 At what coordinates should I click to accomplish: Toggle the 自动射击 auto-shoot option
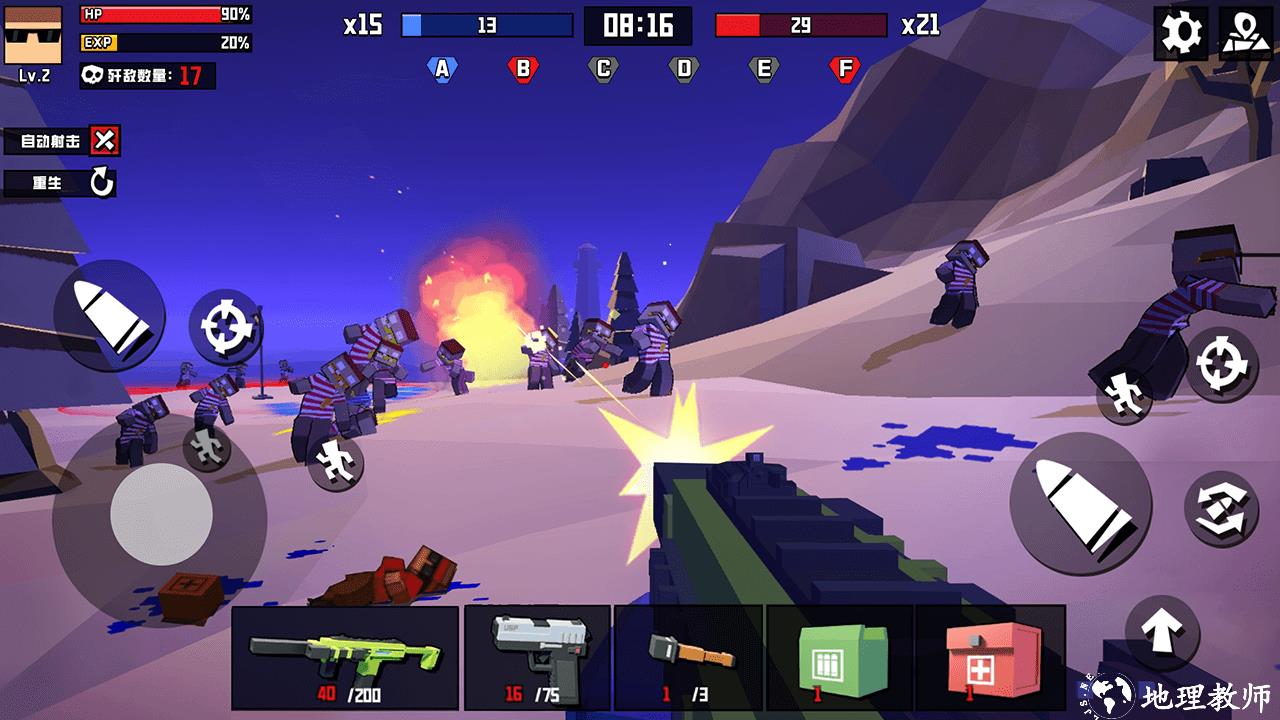pos(104,141)
